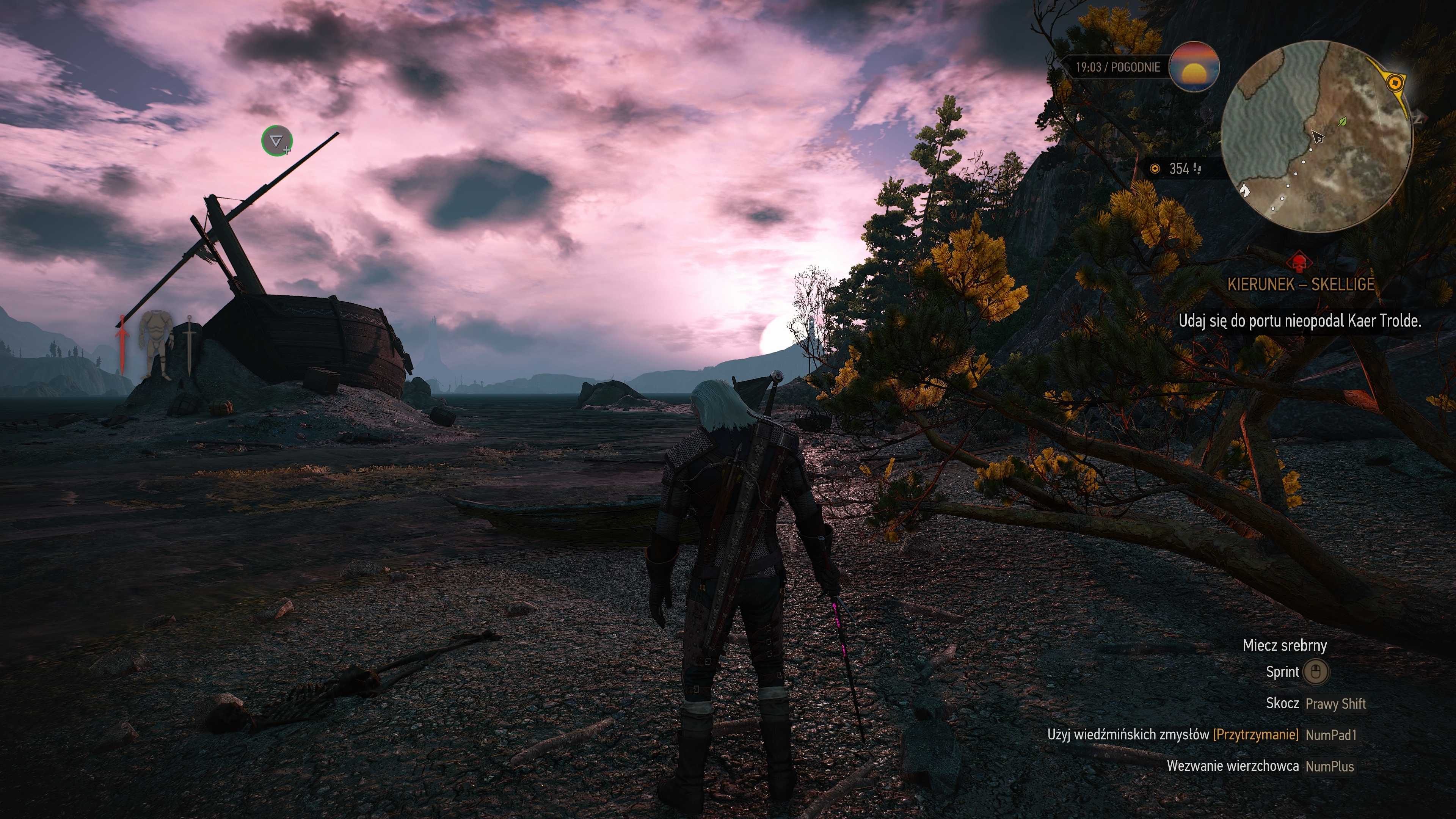Select the Axii sign icon
Image resolution: width=1456 pixels, height=819 pixels.
276,141
